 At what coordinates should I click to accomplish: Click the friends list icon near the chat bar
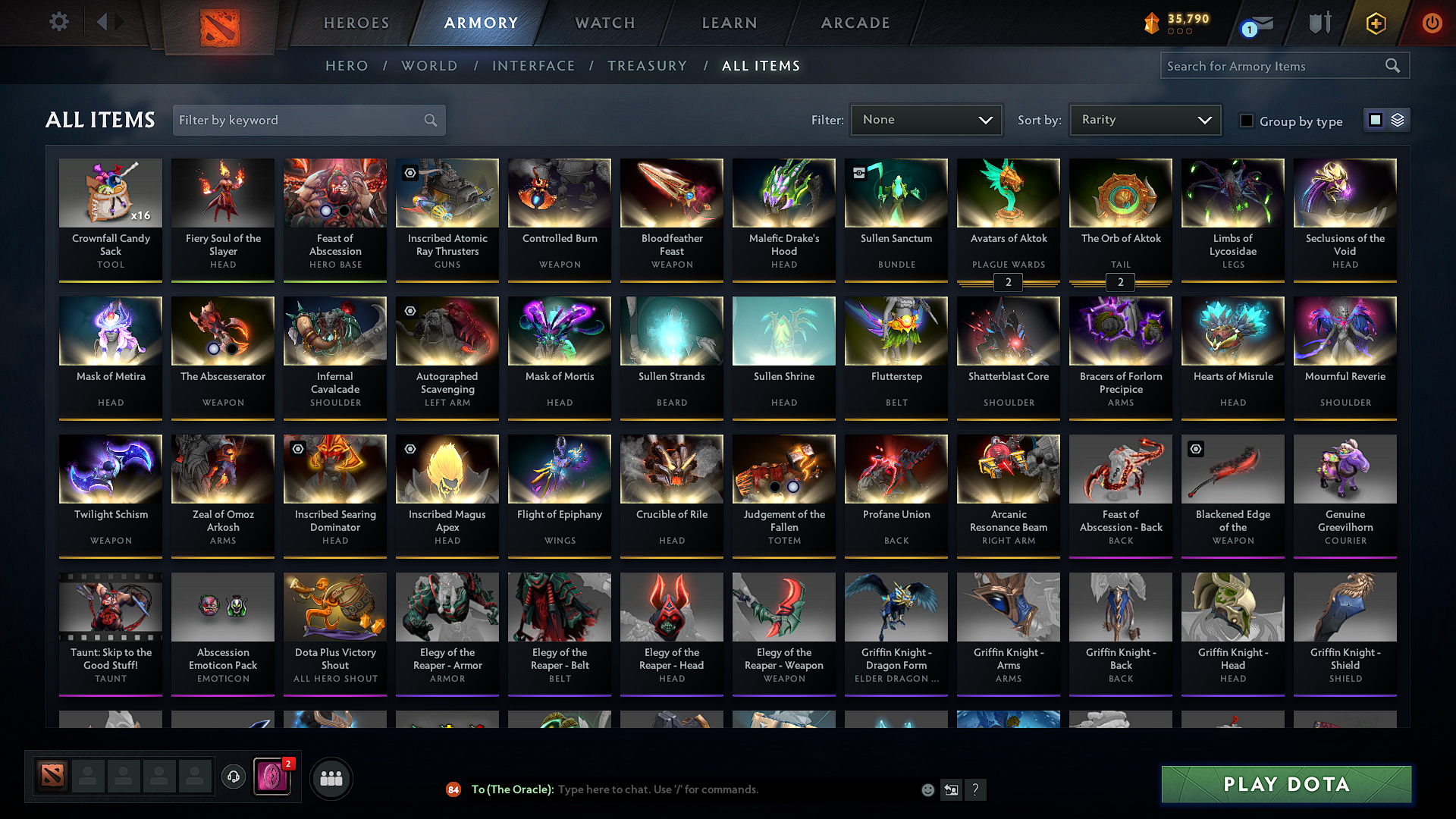pyautogui.click(x=330, y=777)
